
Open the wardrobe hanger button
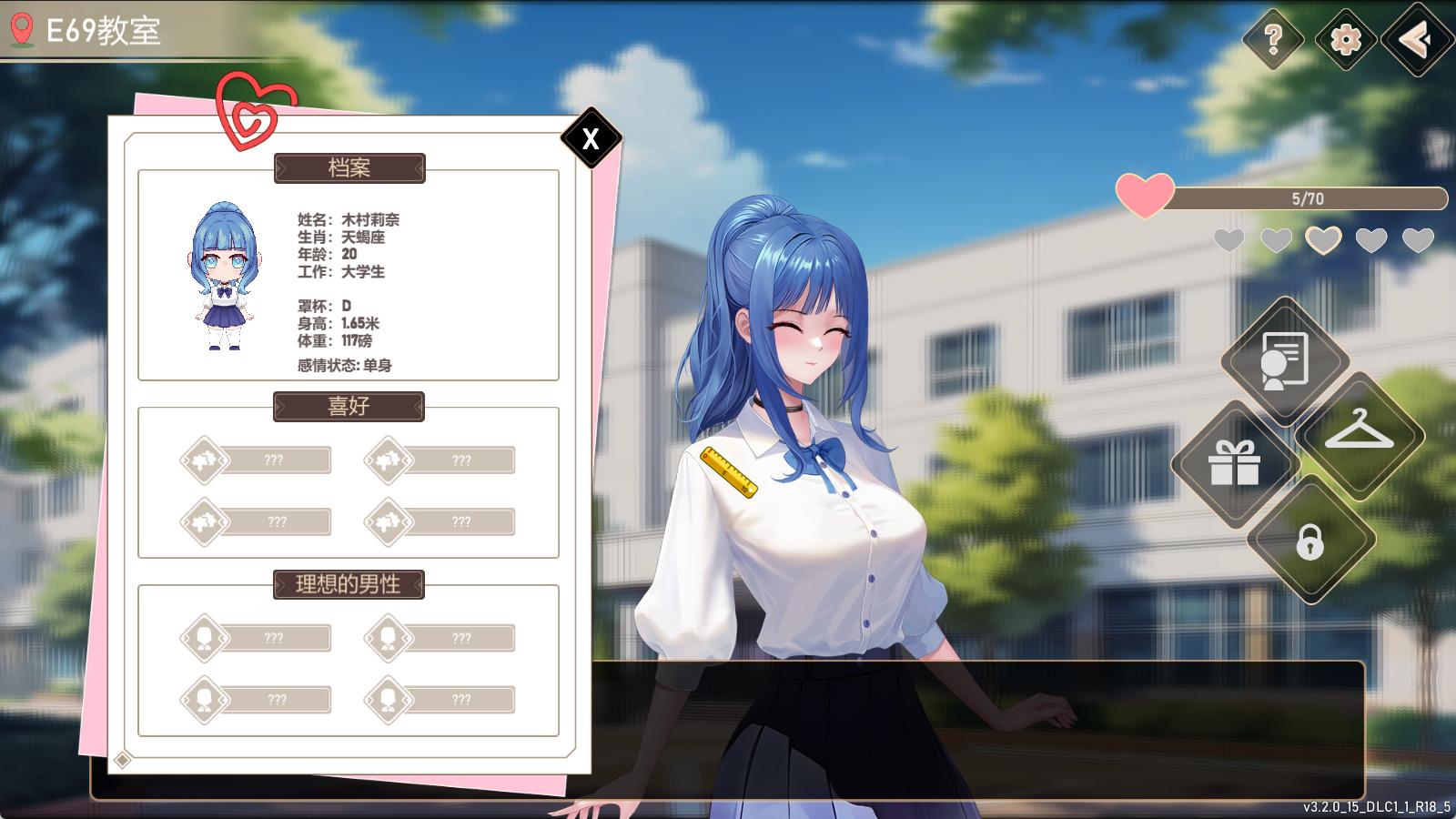click(x=1359, y=433)
